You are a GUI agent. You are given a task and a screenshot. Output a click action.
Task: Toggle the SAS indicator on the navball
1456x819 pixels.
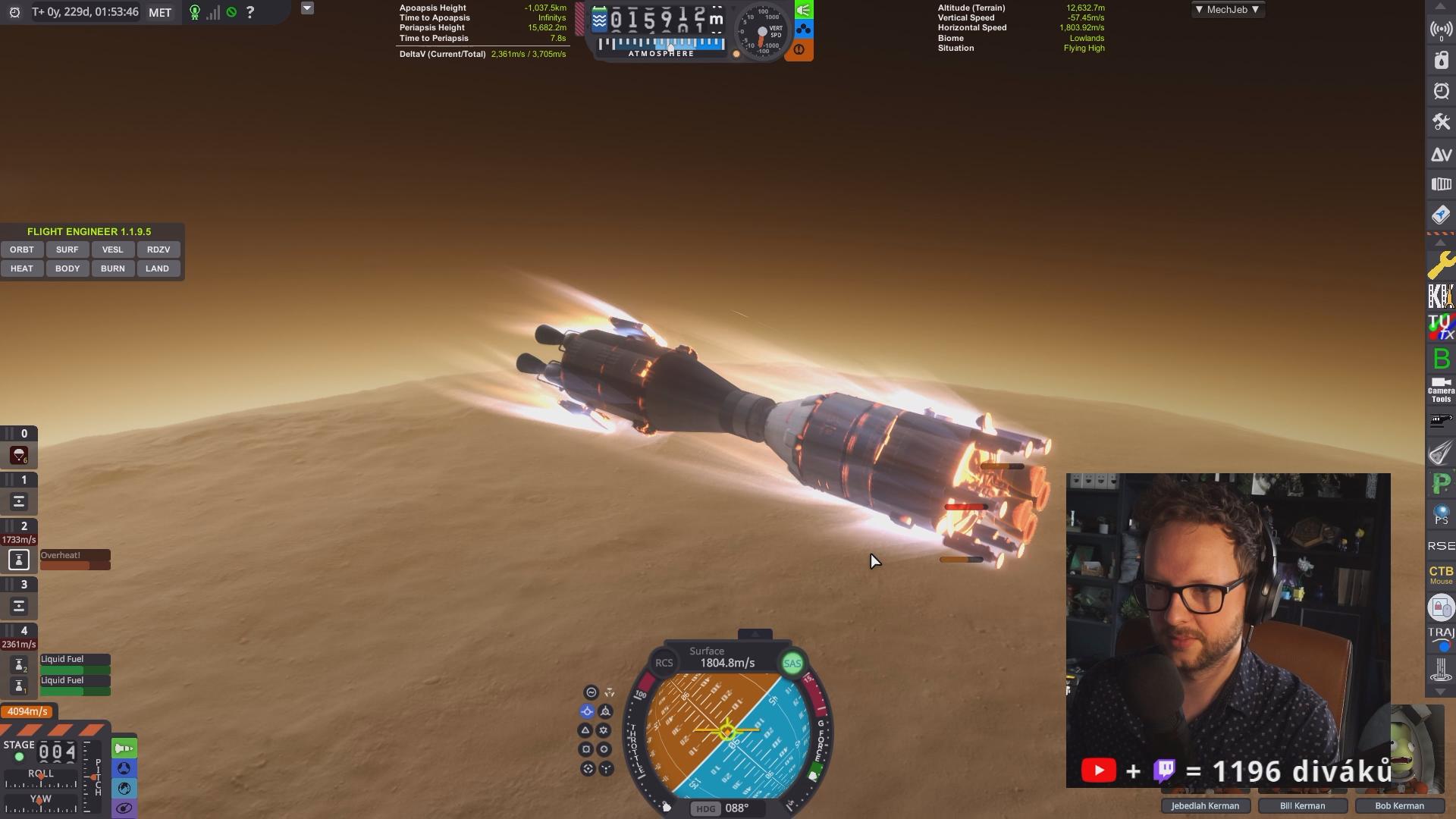(x=792, y=664)
